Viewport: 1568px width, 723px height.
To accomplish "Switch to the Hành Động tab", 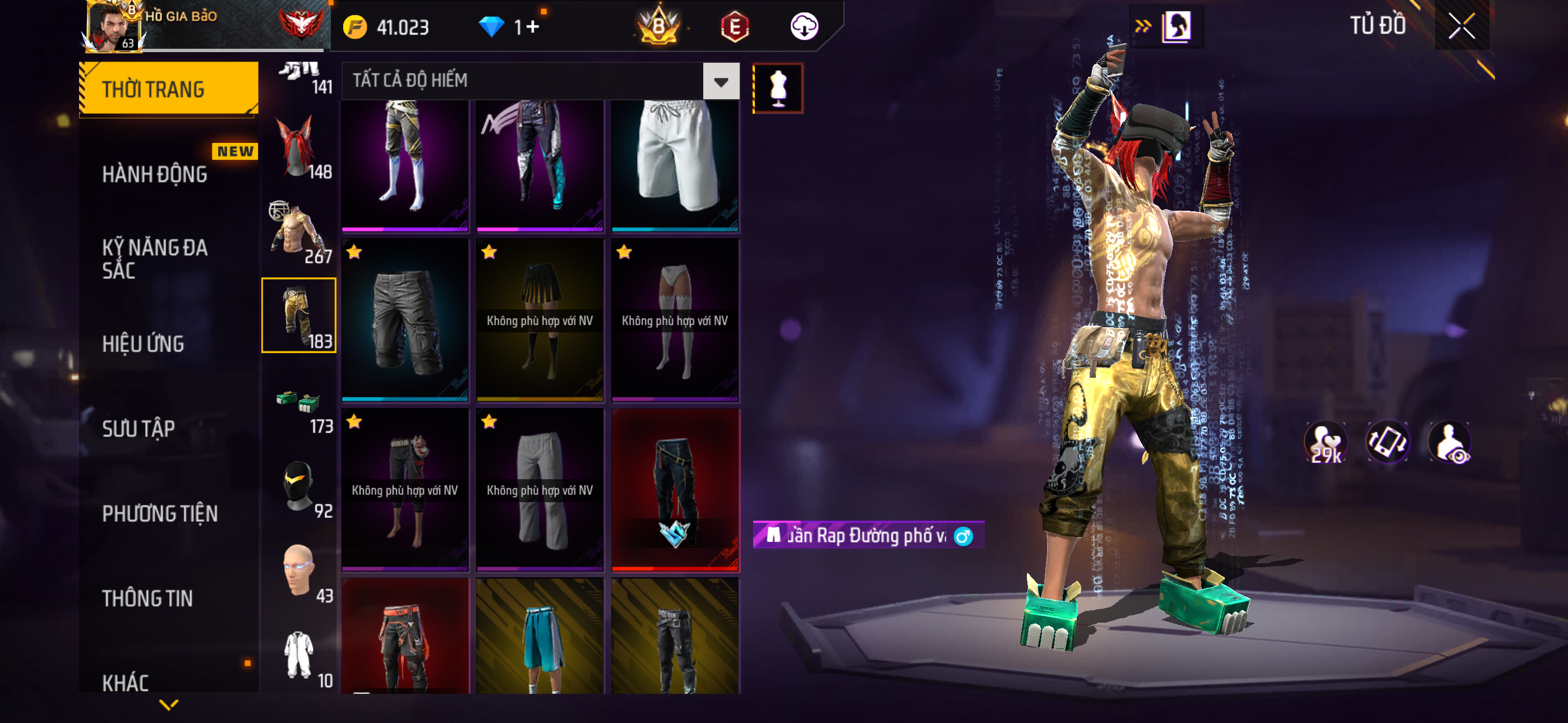I will click(155, 175).
